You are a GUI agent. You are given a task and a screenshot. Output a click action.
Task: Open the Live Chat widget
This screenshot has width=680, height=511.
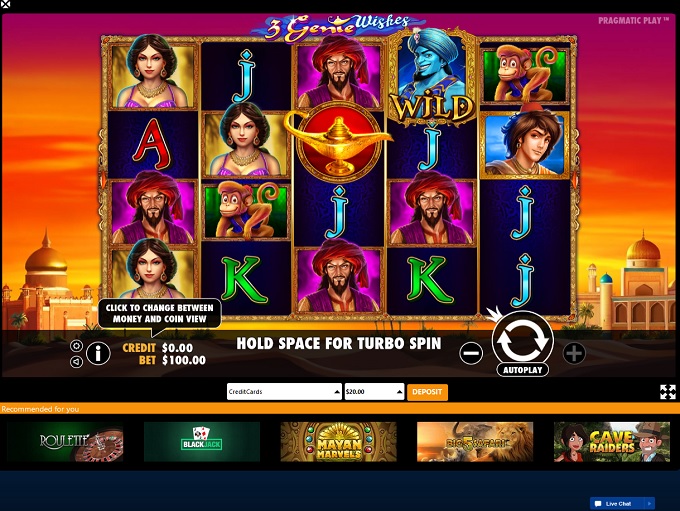pyautogui.click(x=621, y=503)
